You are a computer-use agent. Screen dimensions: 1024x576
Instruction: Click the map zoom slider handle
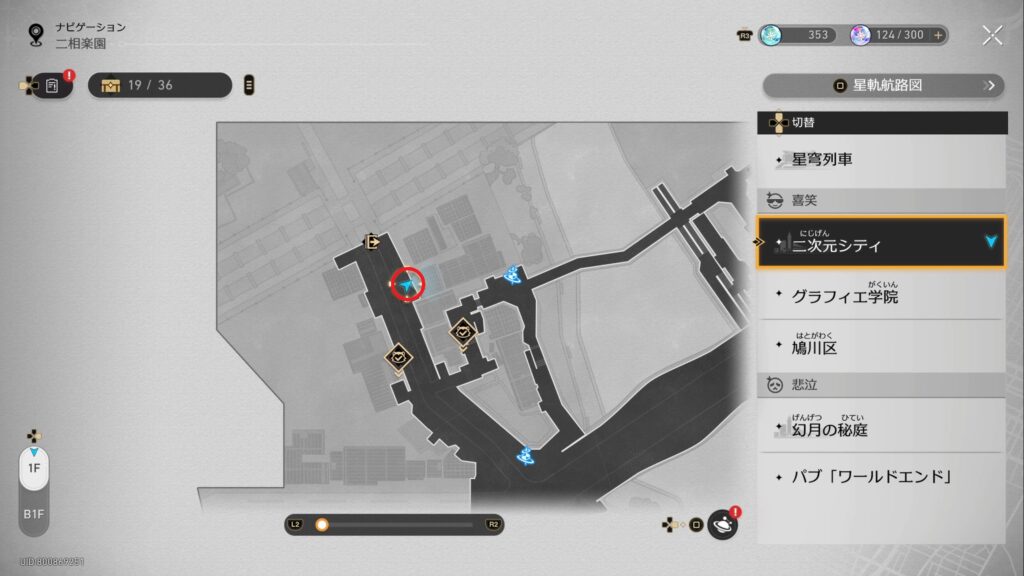pyautogui.click(x=322, y=524)
